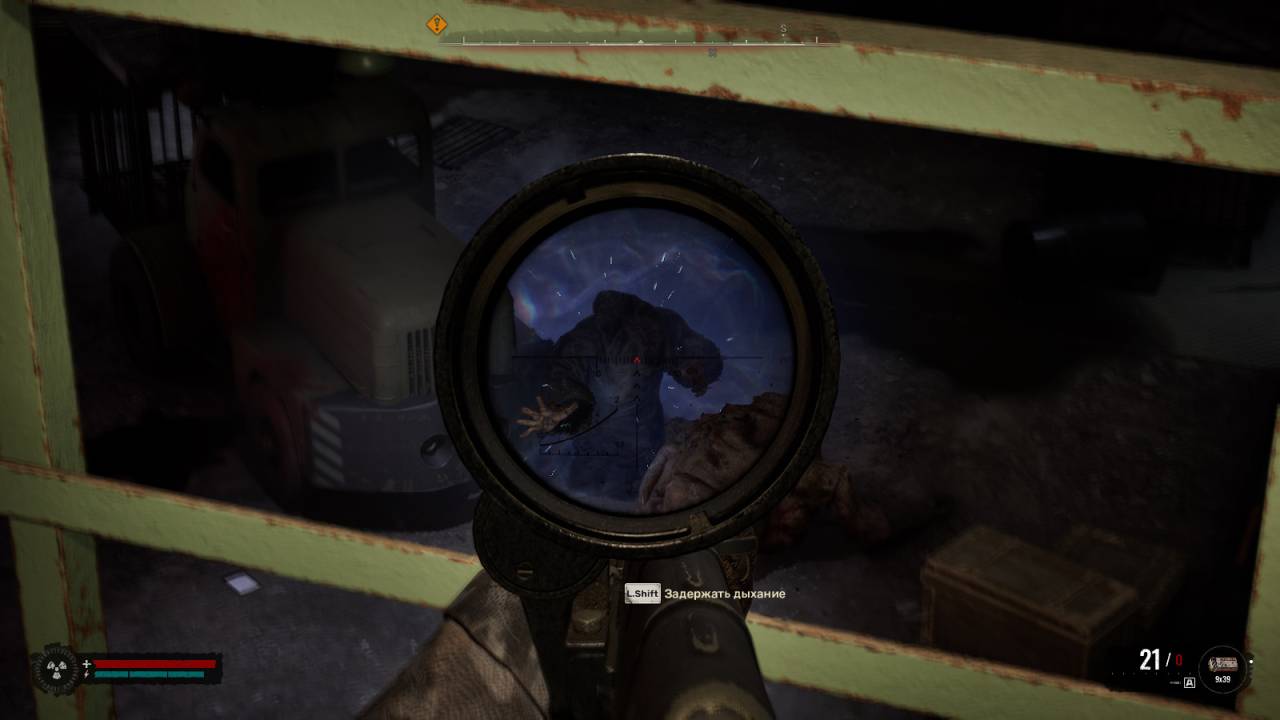Viewport: 1280px width, 720px height.
Task: Toggle the boxed A fire mode indicator
Action: [1189, 683]
